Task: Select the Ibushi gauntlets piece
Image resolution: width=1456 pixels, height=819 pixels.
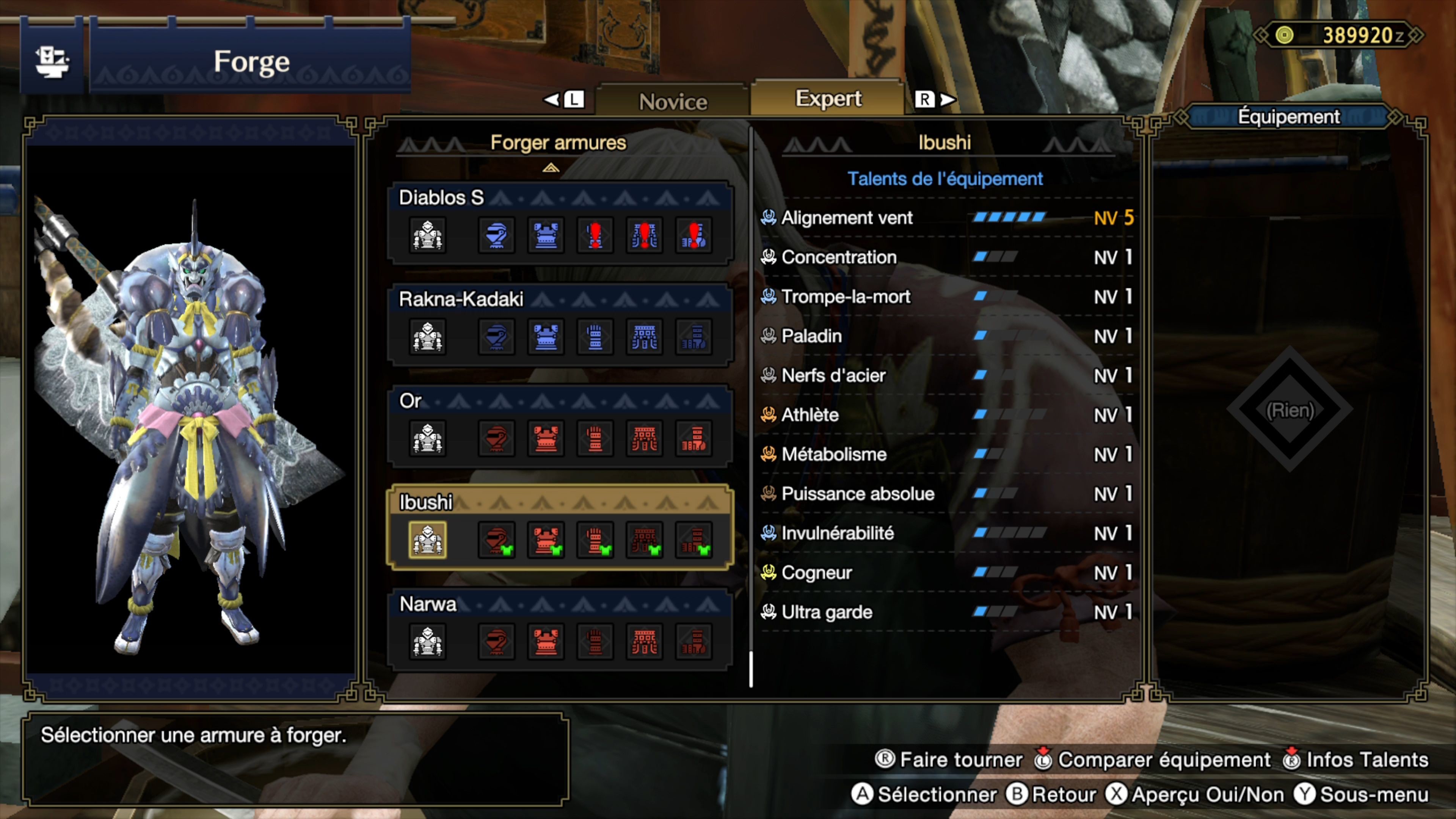Action: point(595,540)
